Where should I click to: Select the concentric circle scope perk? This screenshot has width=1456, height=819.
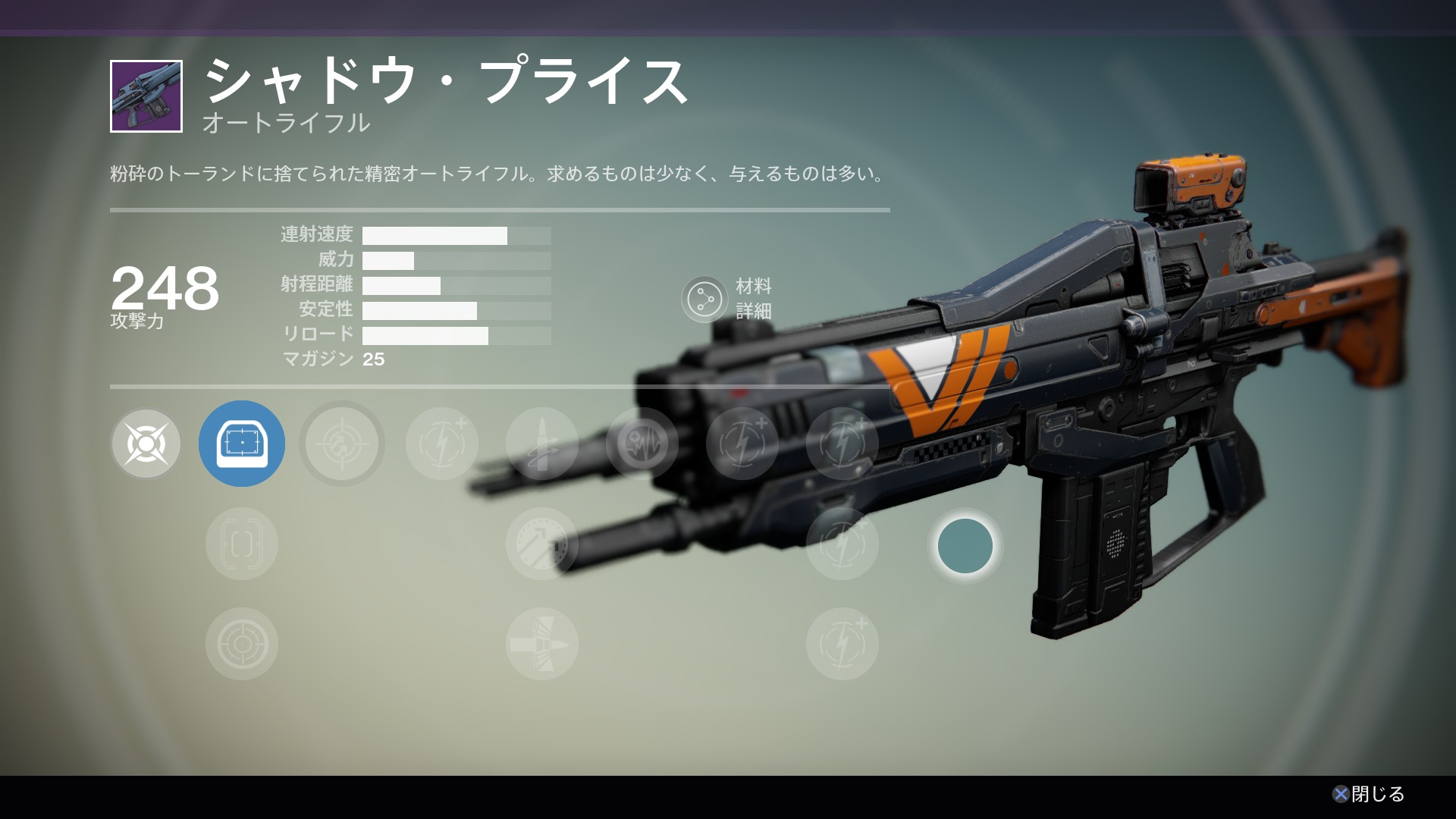pos(242,644)
